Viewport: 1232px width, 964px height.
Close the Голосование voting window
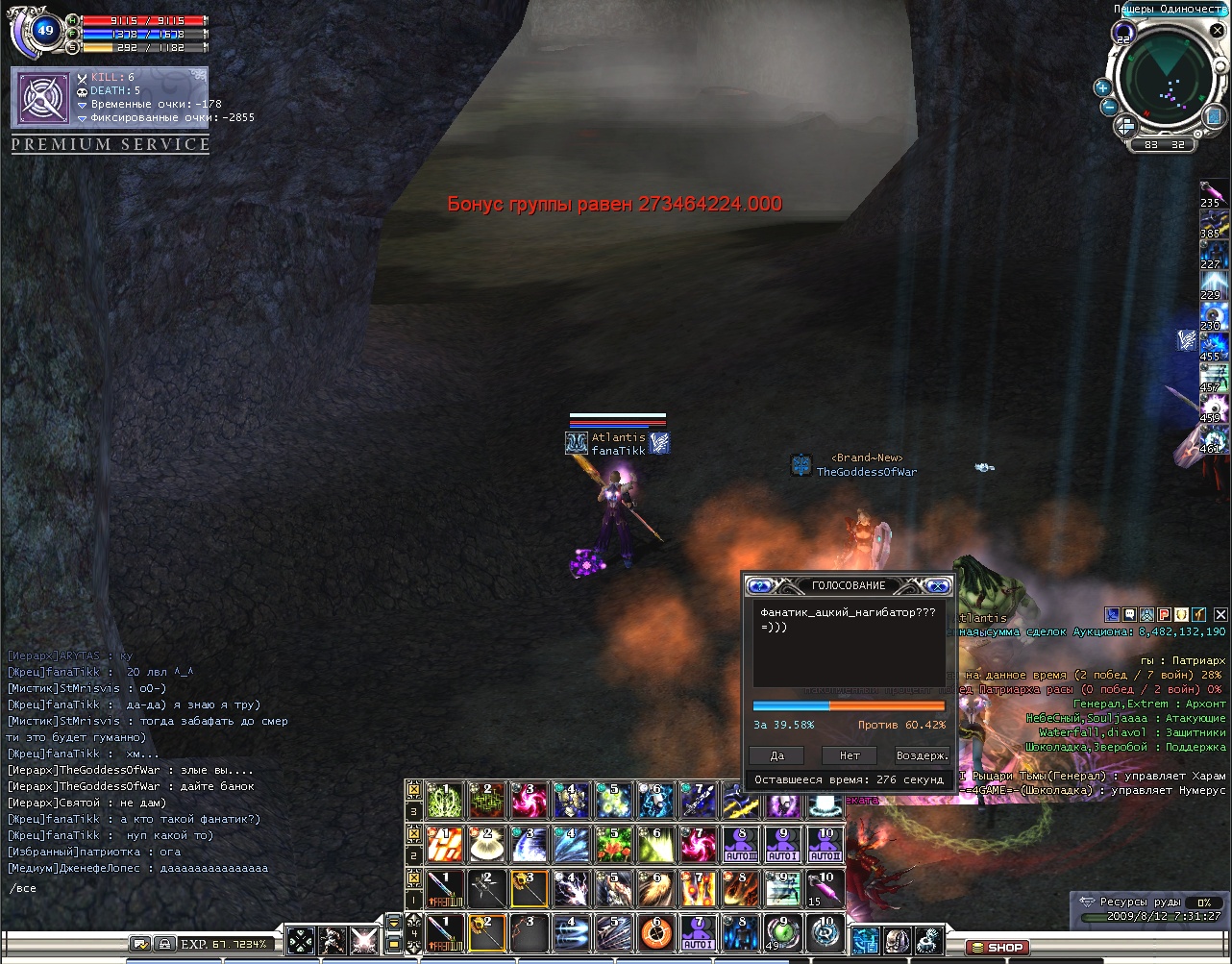point(937,585)
